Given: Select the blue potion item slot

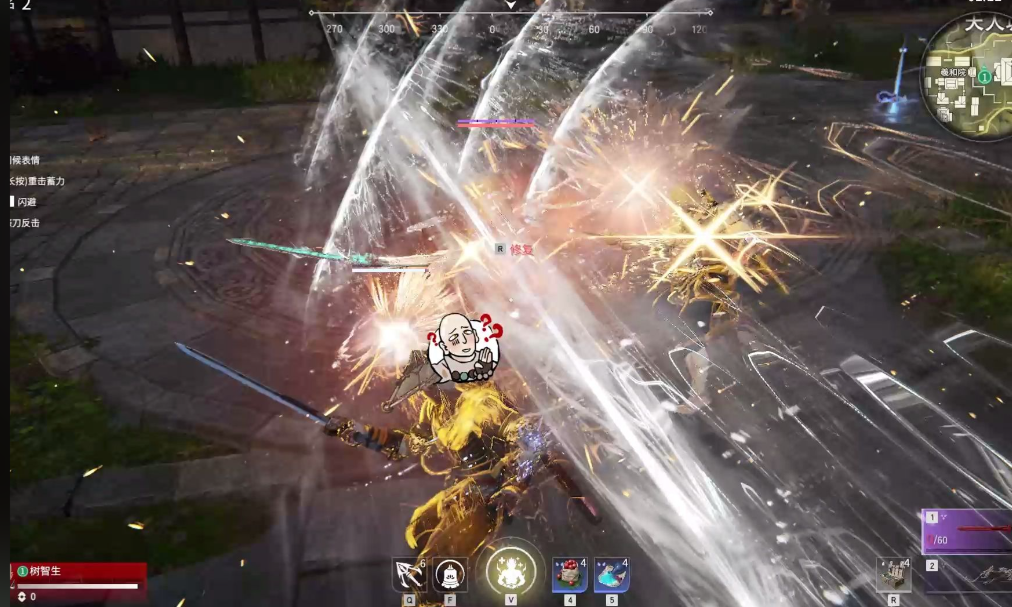Looking at the screenshot, I should point(611,574).
